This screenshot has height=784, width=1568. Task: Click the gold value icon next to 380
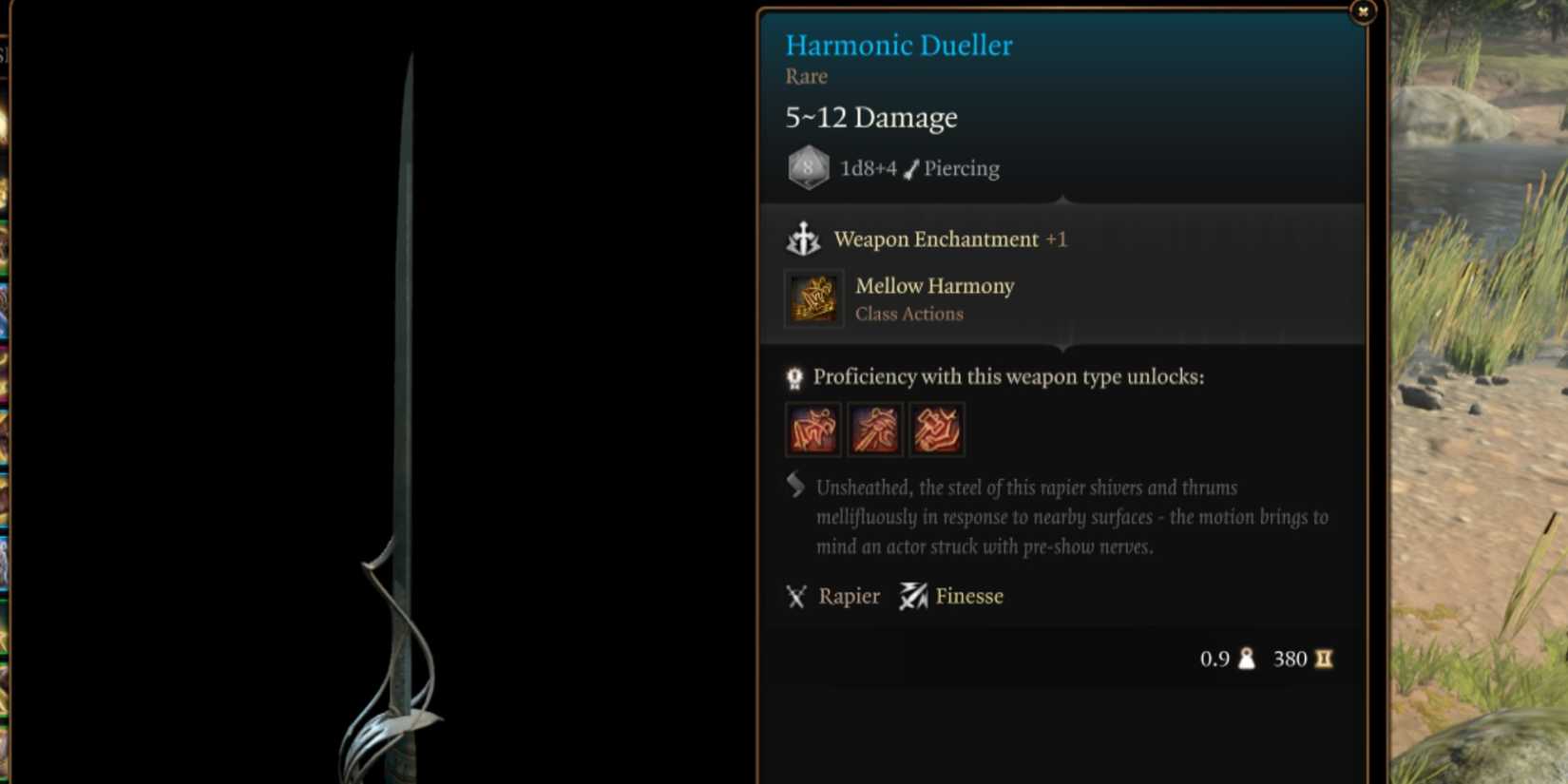point(1321,659)
